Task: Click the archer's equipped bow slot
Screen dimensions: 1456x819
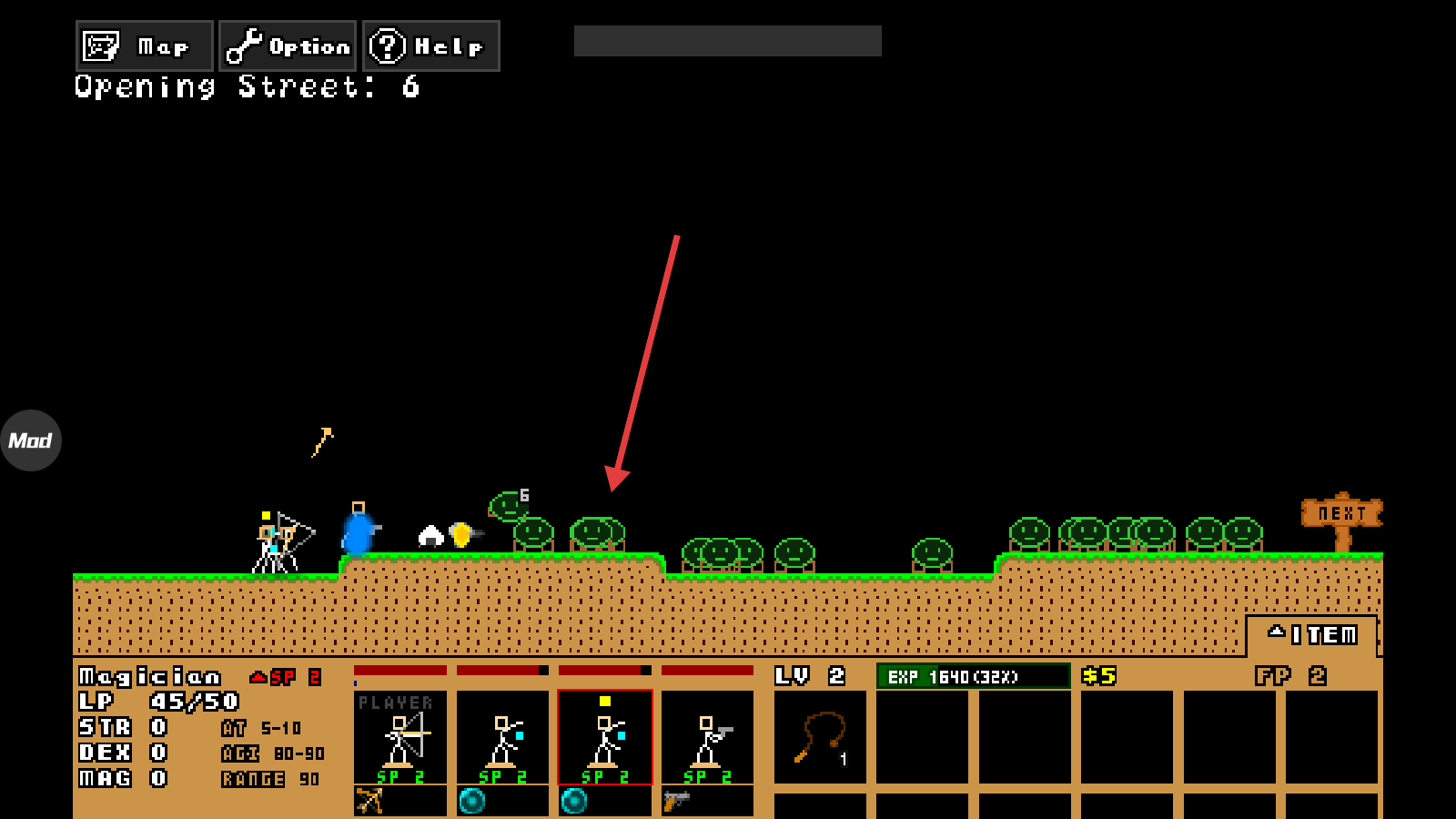Action: (399, 801)
